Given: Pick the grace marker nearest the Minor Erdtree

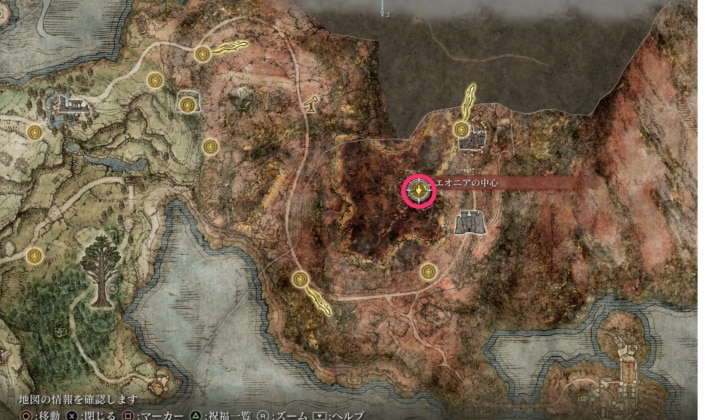Looking at the screenshot, I should tap(36, 256).
